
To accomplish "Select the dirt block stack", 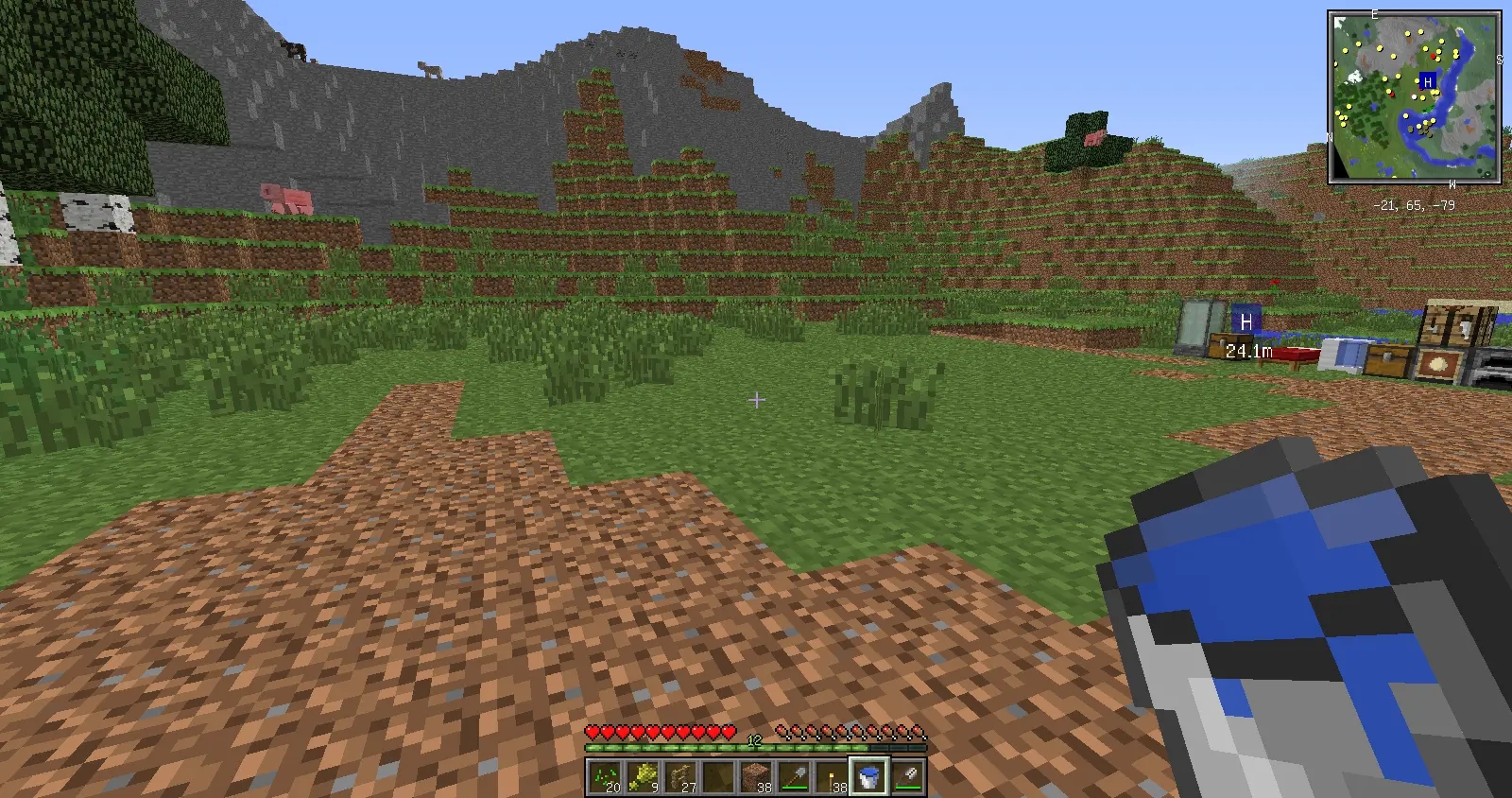I will click(756, 777).
